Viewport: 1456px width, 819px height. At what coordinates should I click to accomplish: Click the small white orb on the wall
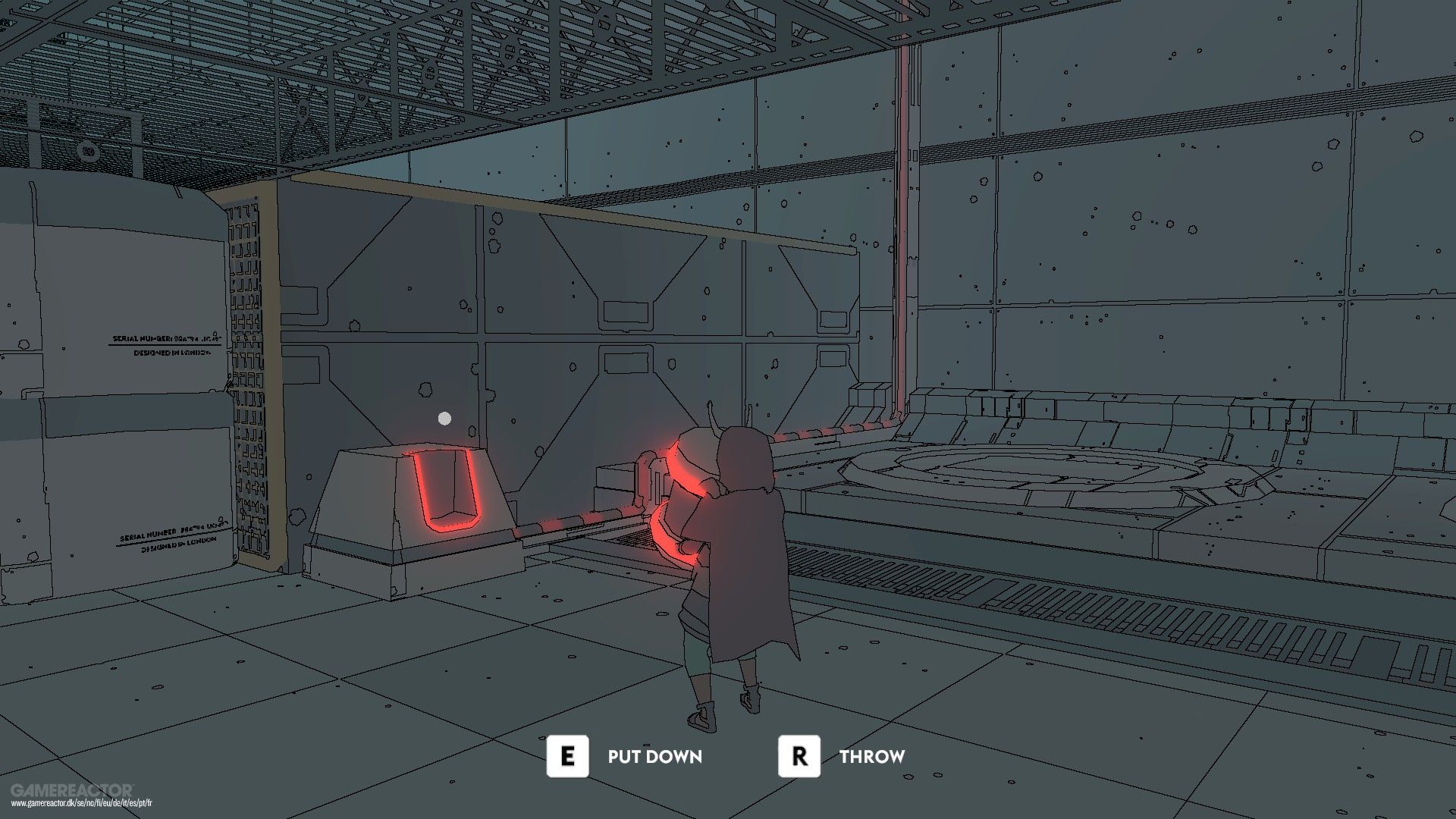pyautogui.click(x=444, y=417)
